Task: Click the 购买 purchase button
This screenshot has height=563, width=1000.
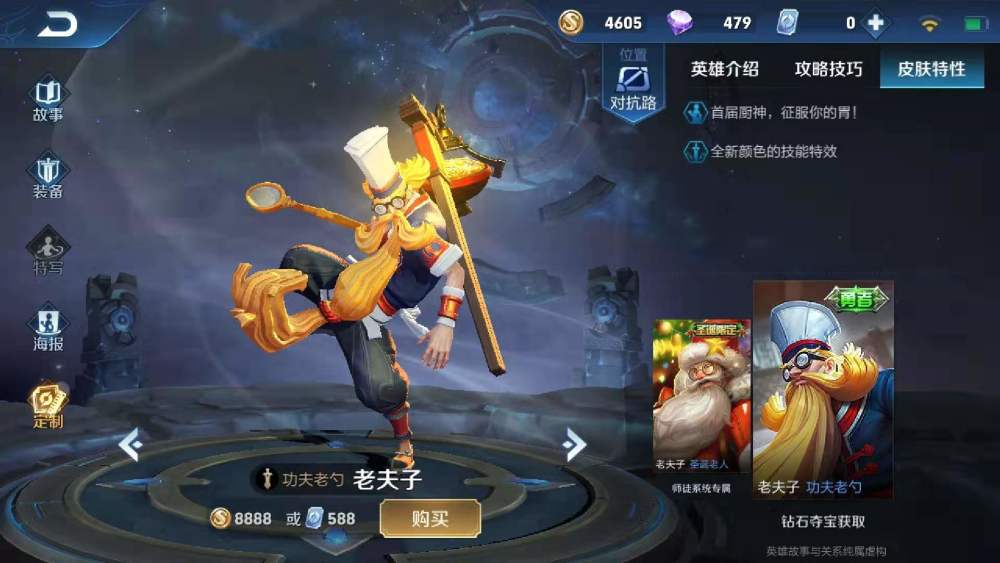Action: 430,518
